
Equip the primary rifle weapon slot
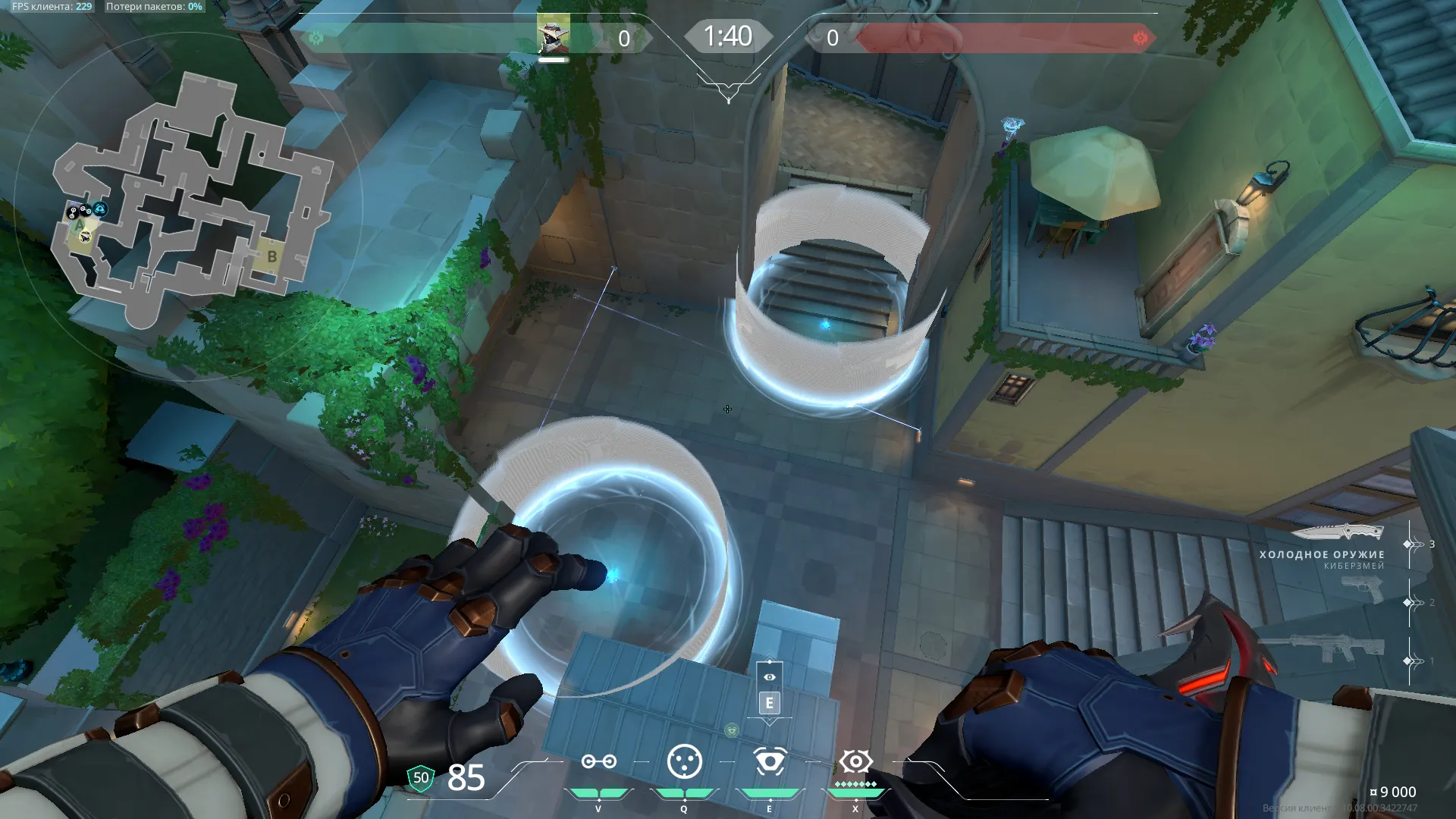1322,648
